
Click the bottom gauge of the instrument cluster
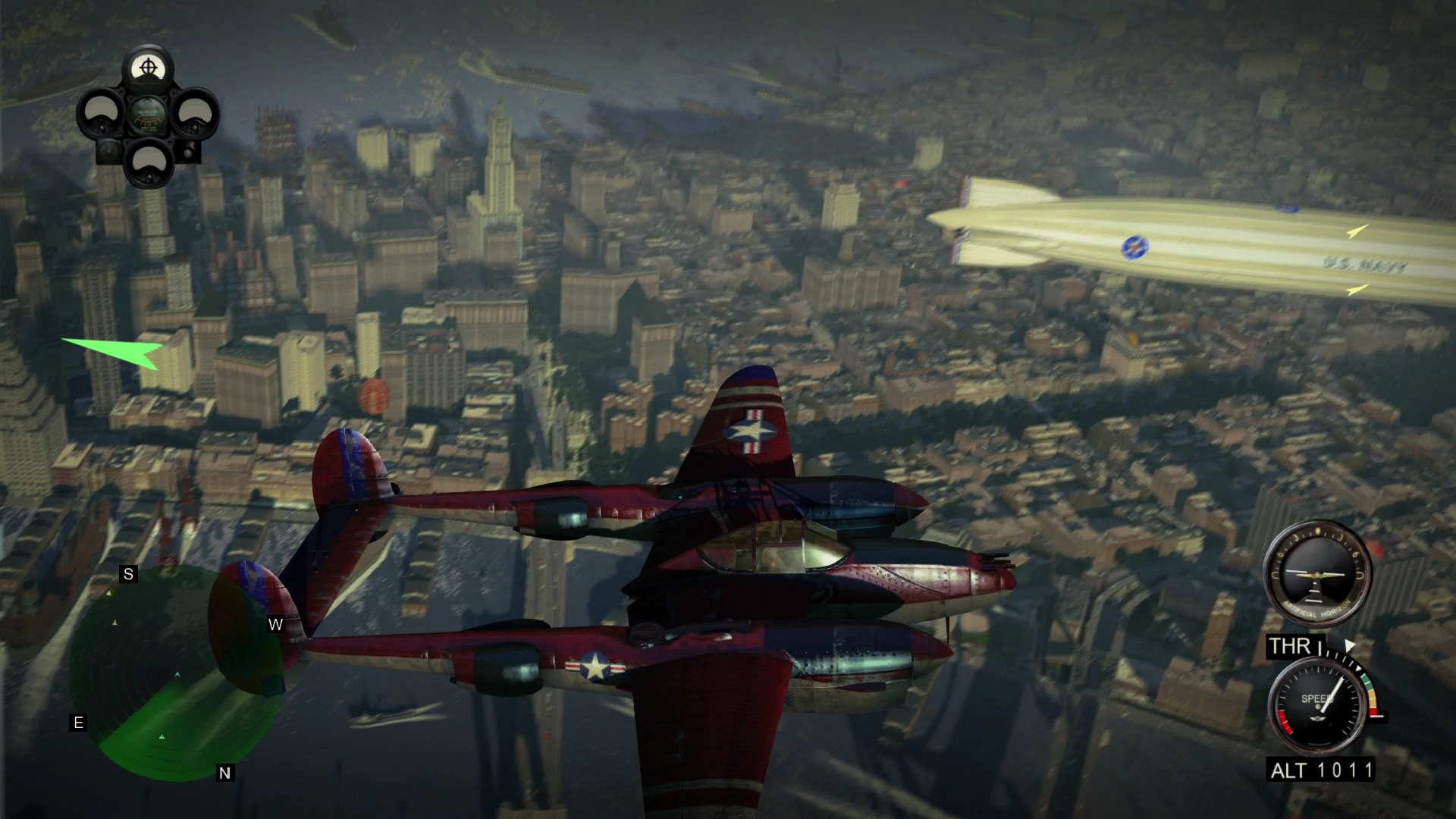[149, 163]
